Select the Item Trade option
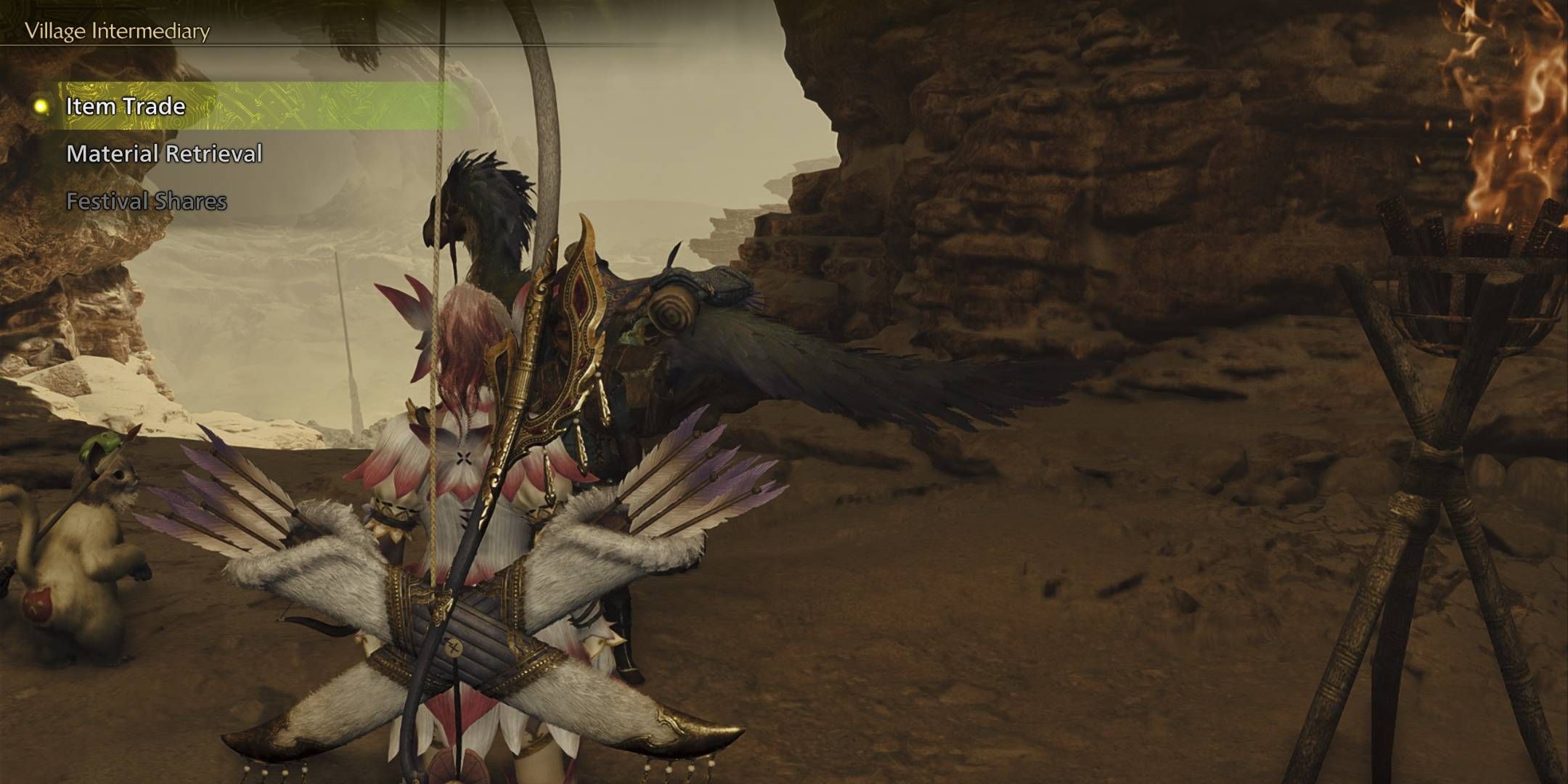 (126, 107)
